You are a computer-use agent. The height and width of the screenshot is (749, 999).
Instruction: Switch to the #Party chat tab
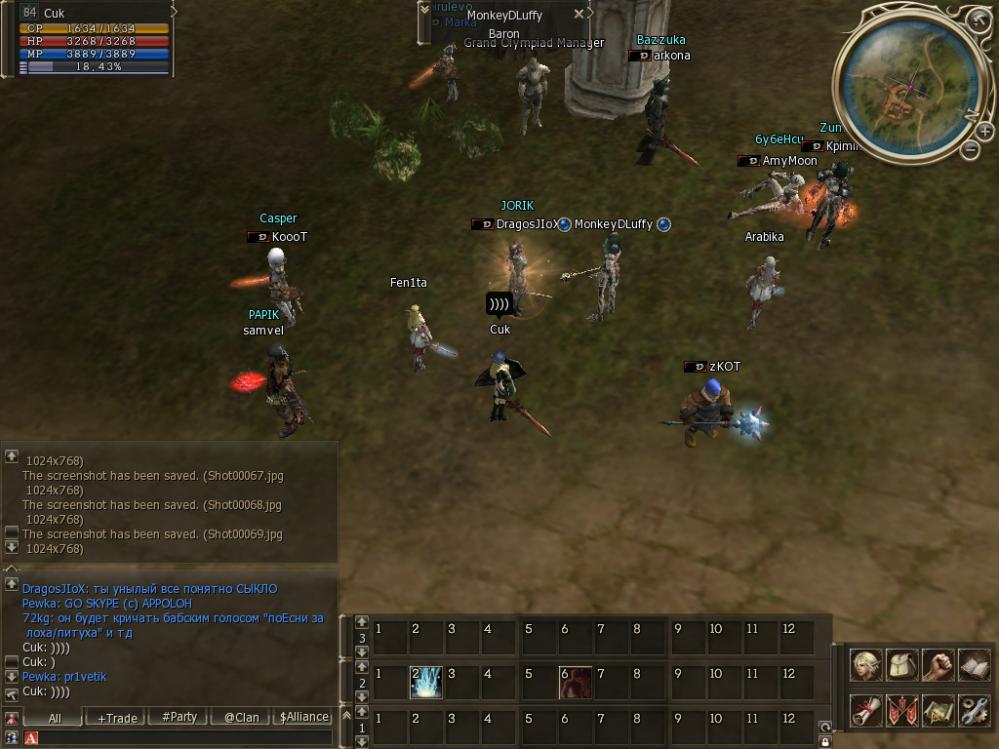click(x=178, y=717)
